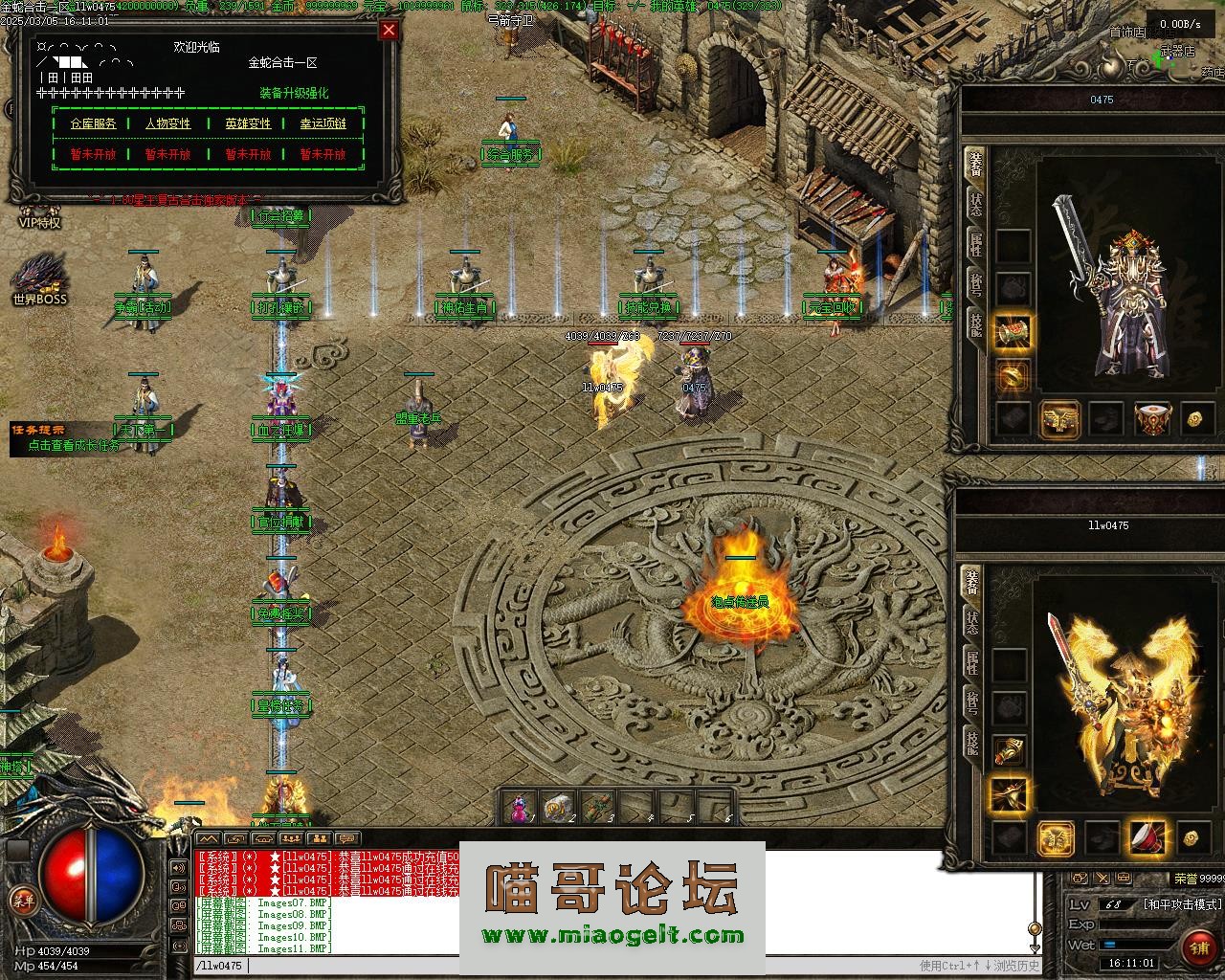The image size is (1225, 980).
Task: Open the round 菜单 menu button
Action: click(22, 901)
